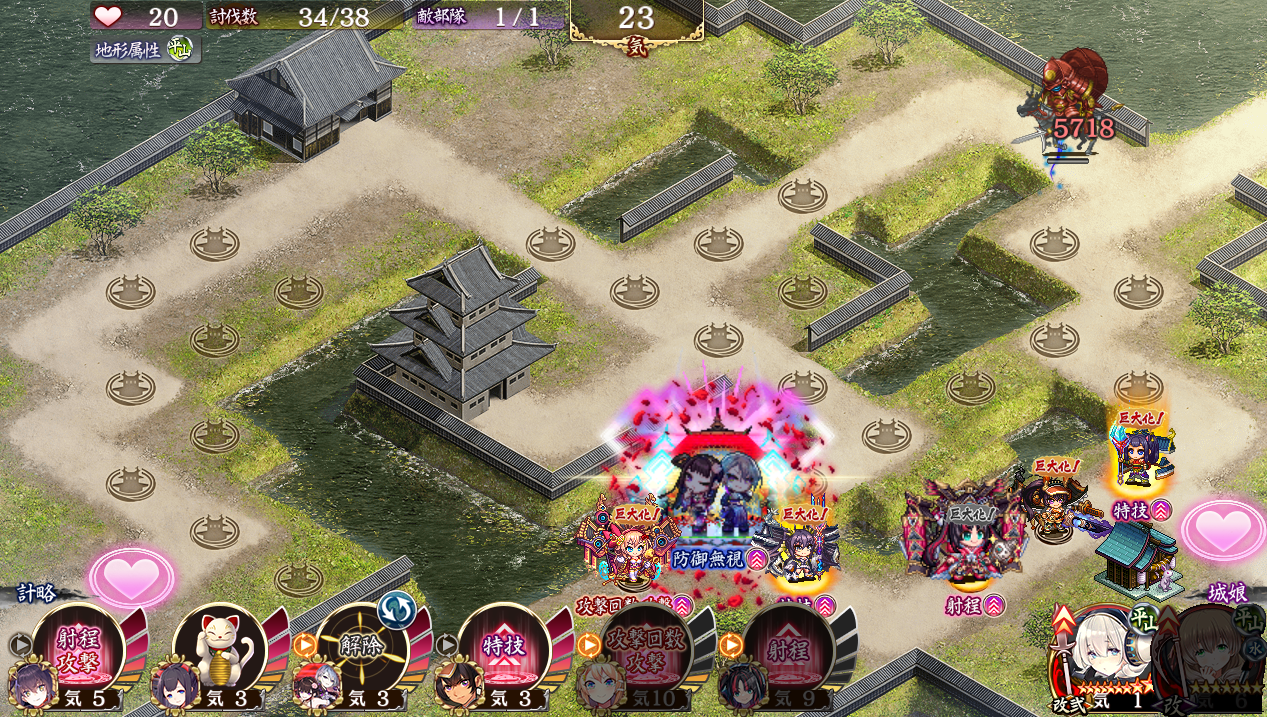The width and height of the screenshot is (1267, 717).
Task: Select the deployed unit with 防御無視 label
Action: point(713,500)
